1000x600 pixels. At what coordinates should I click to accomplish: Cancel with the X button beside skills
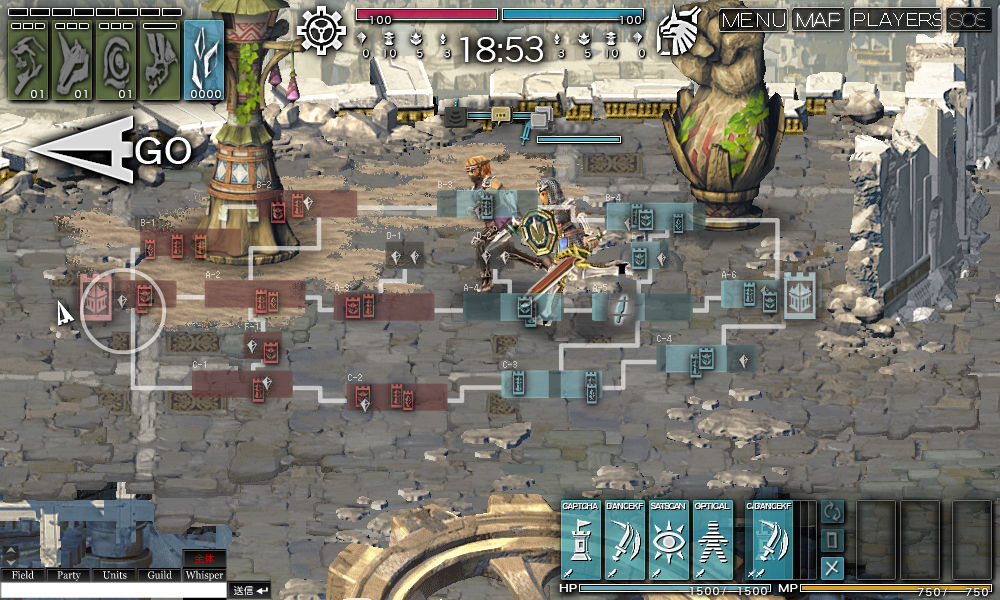click(832, 569)
